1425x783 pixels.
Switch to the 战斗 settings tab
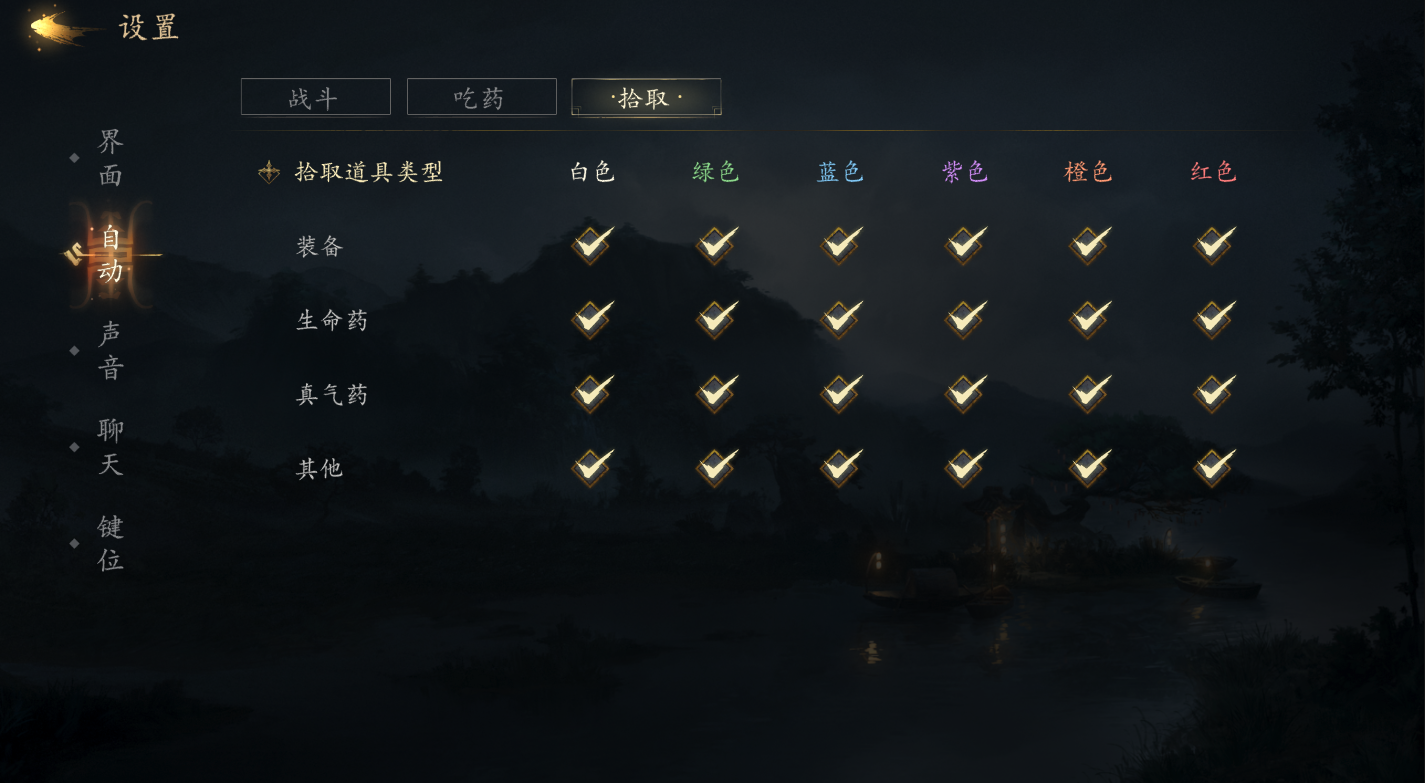coord(315,96)
